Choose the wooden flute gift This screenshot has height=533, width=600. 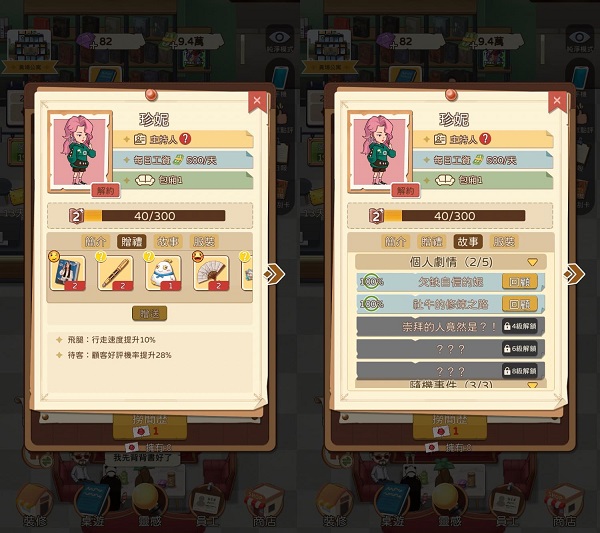(116, 273)
